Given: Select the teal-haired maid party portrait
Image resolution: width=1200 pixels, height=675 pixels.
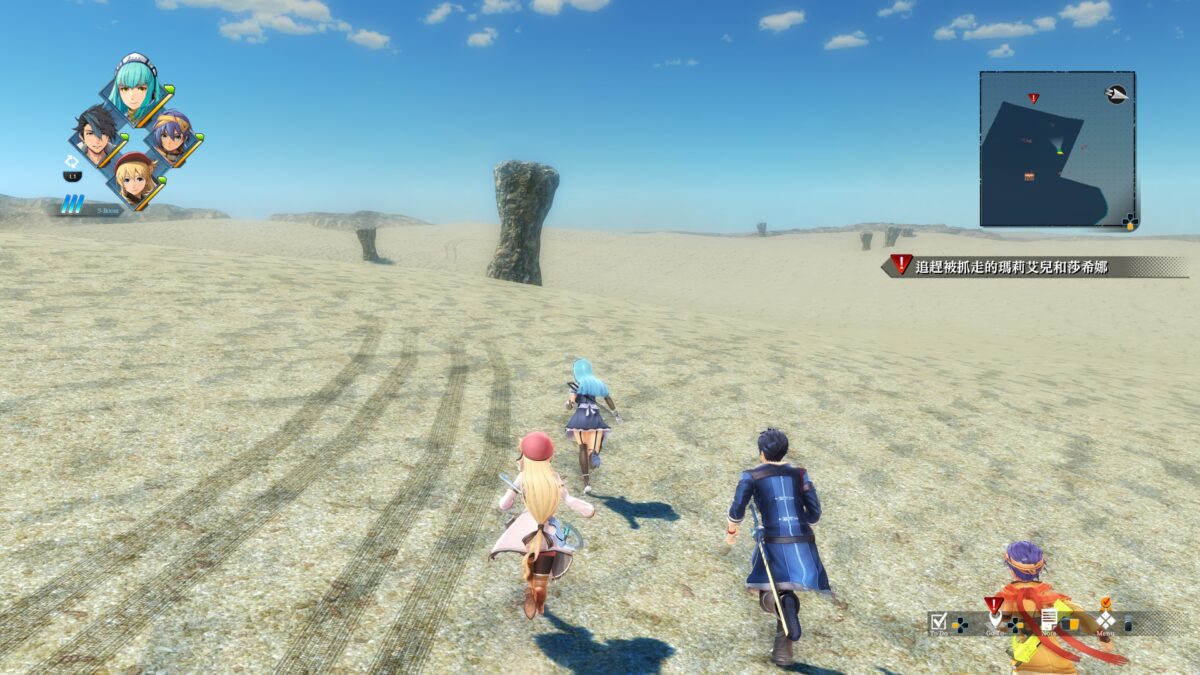Looking at the screenshot, I should pos(137,88).
